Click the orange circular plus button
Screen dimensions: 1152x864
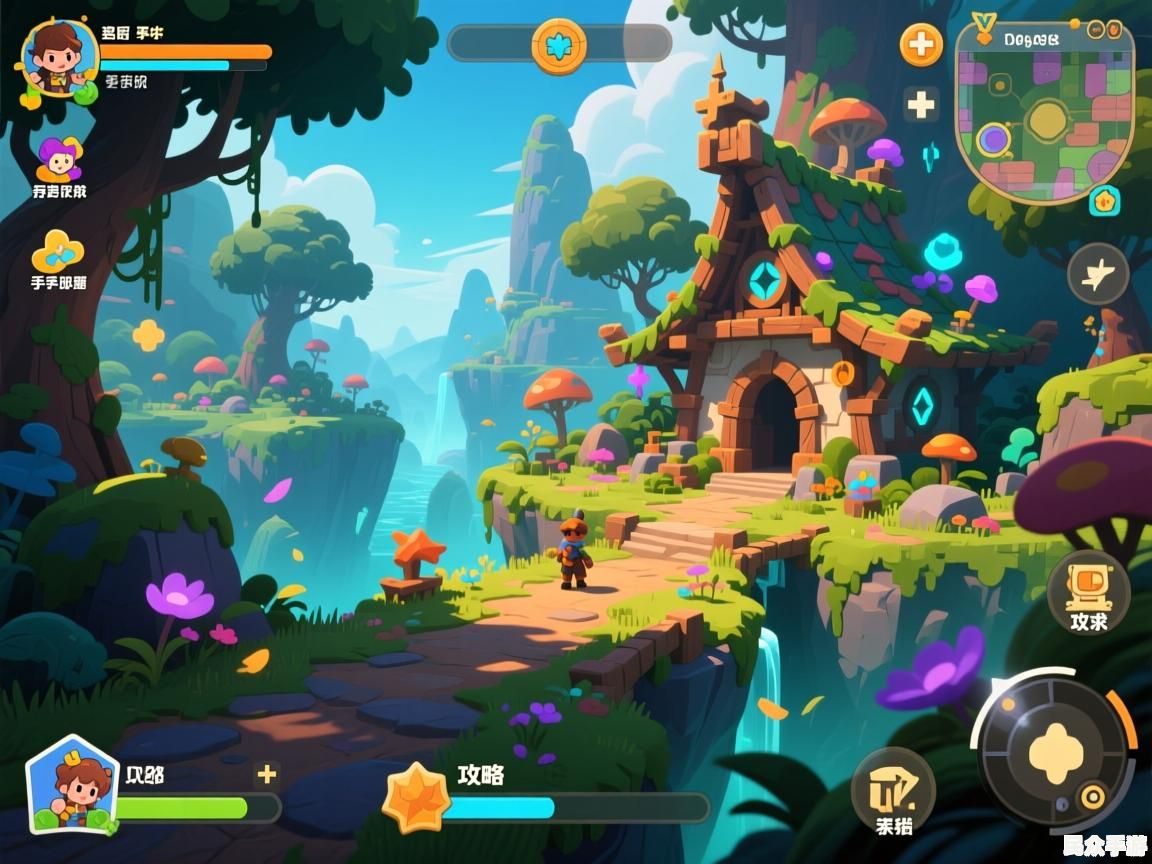(x=921, y=45)
